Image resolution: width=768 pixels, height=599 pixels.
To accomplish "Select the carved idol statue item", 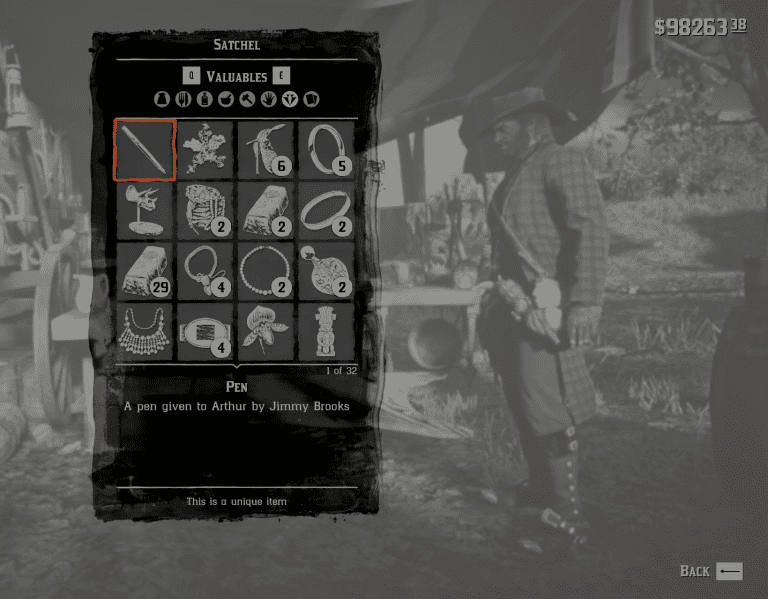I will click(326, 331).
